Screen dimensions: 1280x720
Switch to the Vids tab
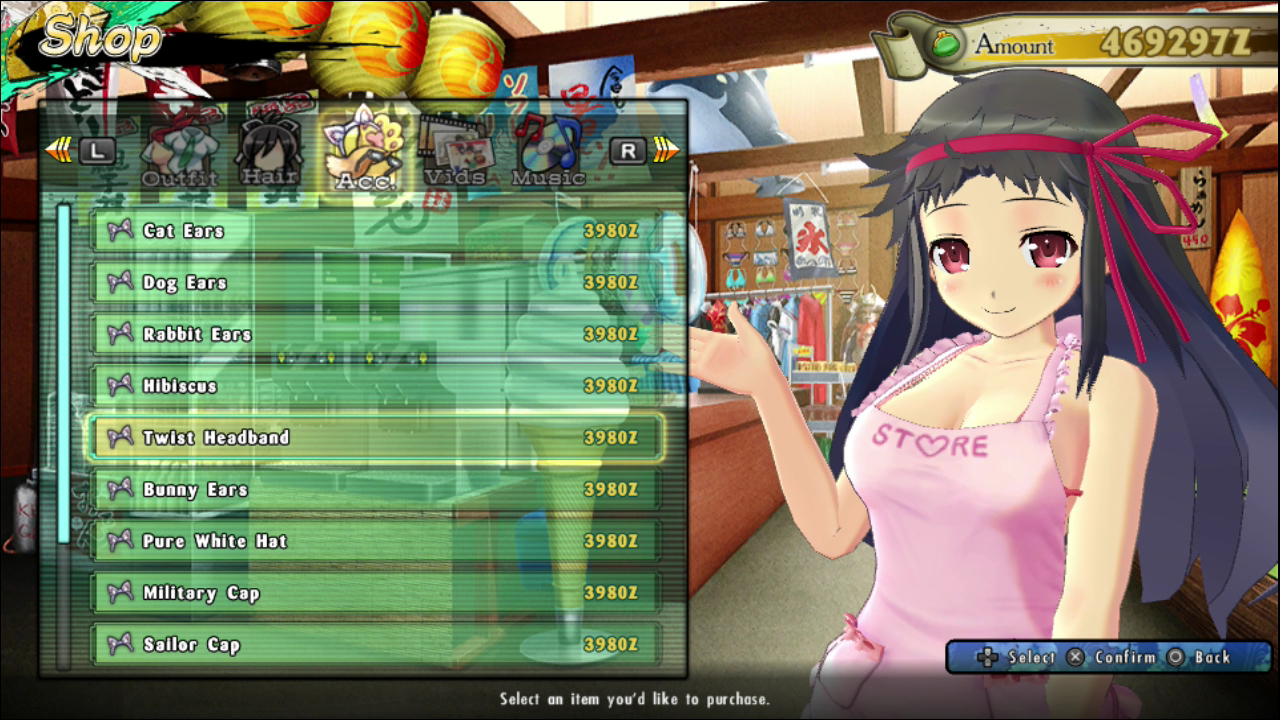click(x=455, y=151)
